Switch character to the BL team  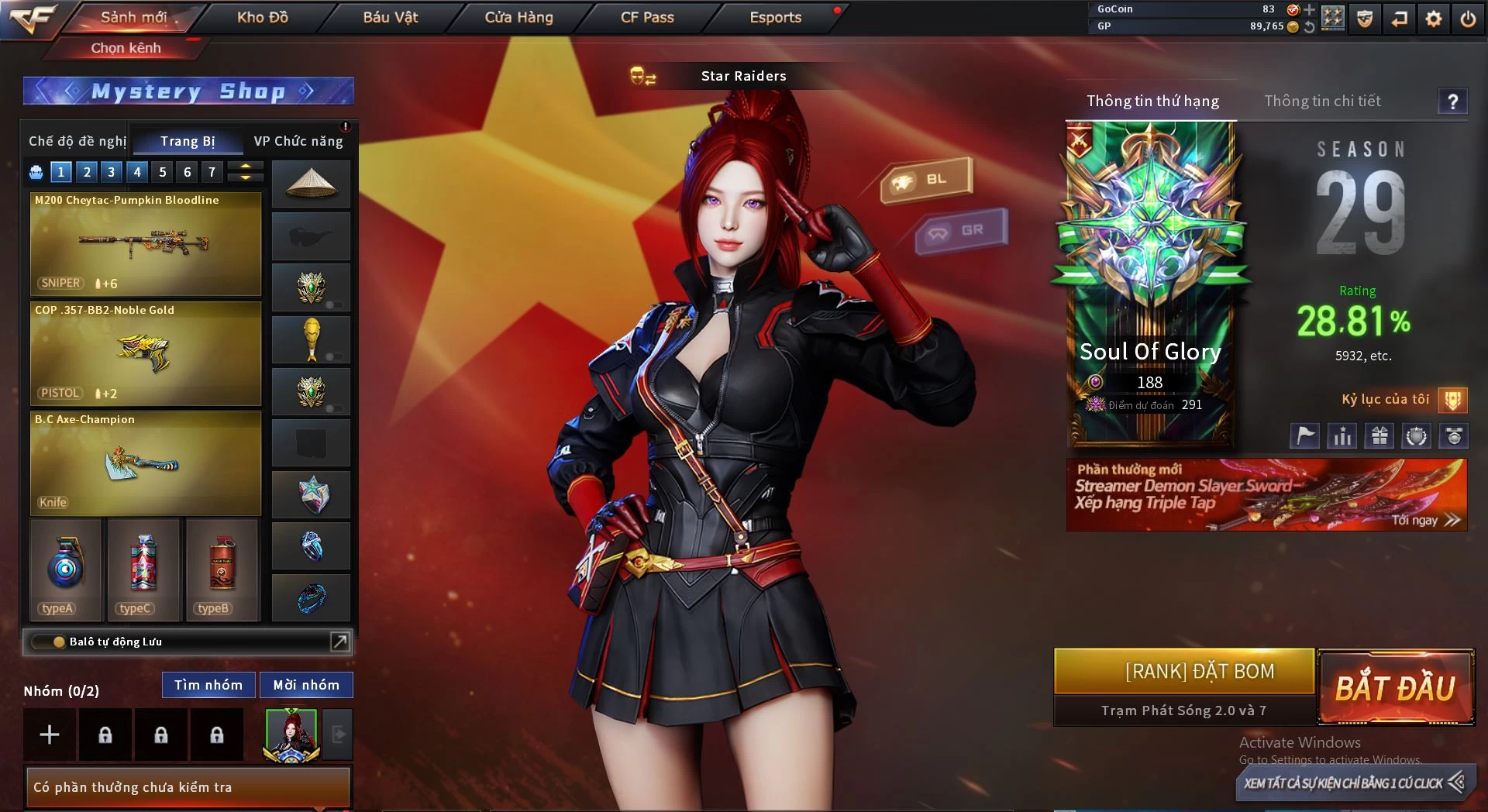[927, 180]
